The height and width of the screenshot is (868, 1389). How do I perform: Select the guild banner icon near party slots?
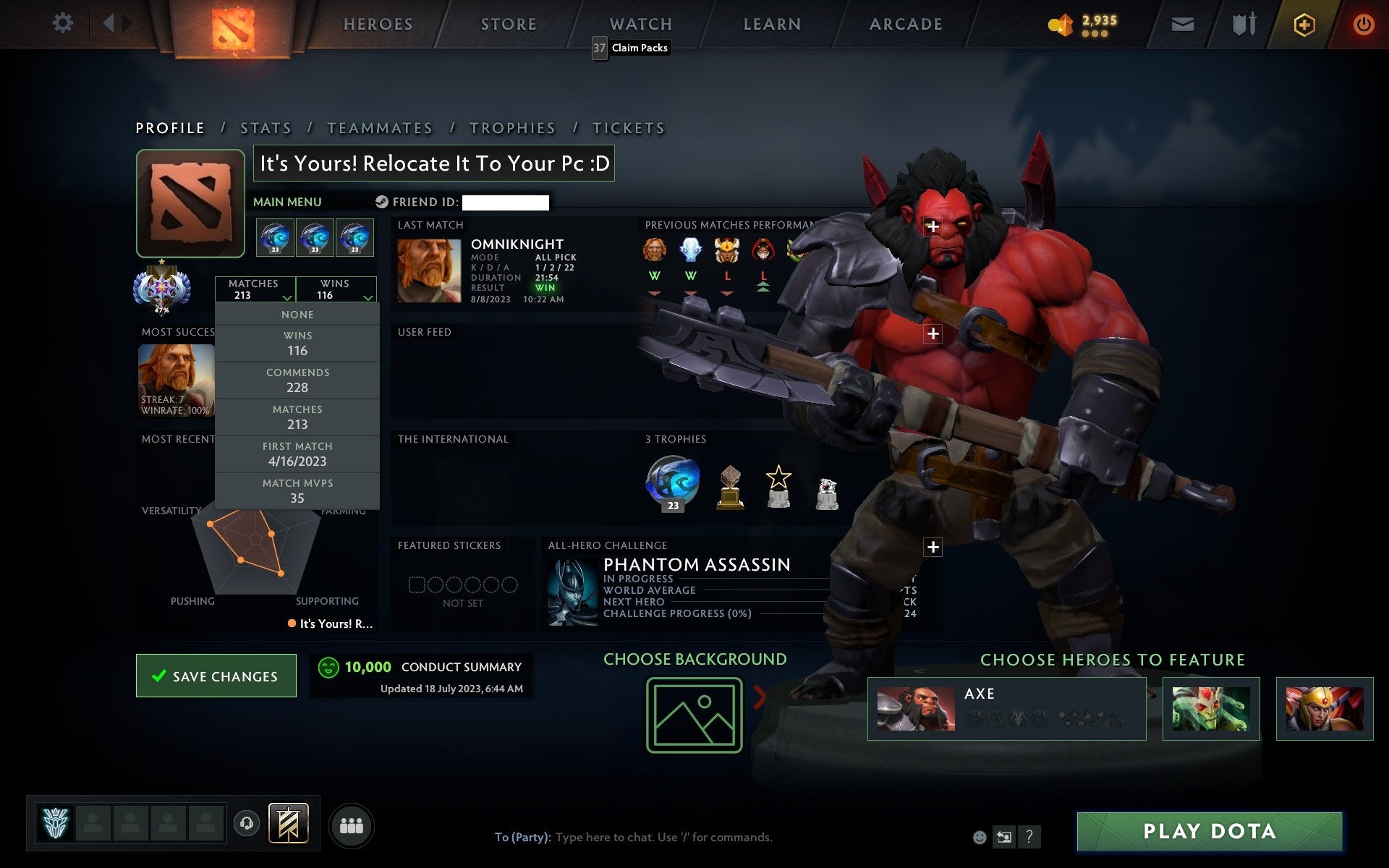point(288,822)
